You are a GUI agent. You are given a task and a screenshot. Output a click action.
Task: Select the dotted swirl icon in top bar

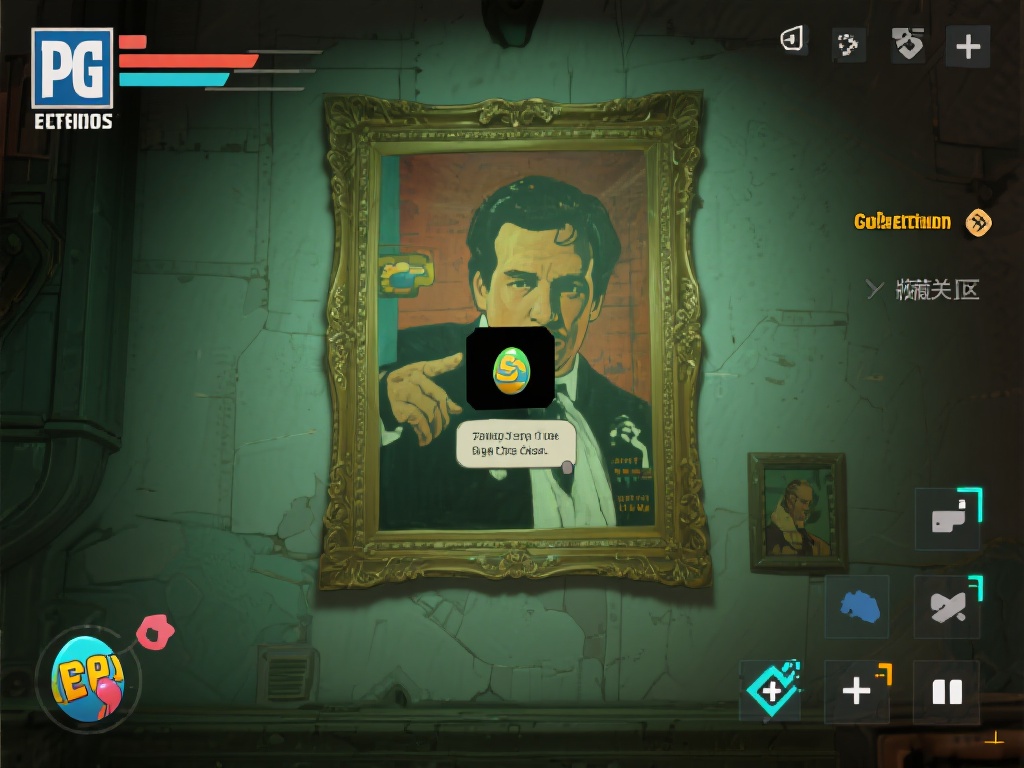[848, 45]
